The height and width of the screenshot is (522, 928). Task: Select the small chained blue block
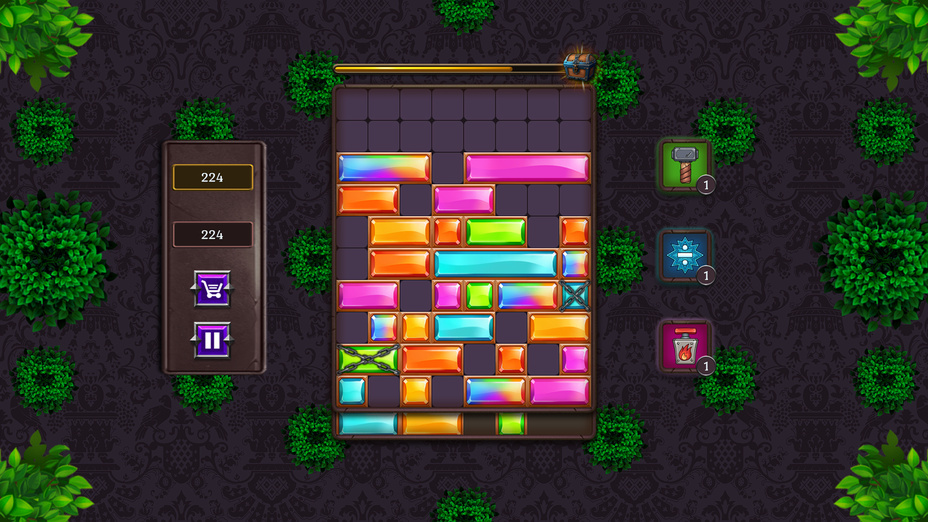point(575,295)
